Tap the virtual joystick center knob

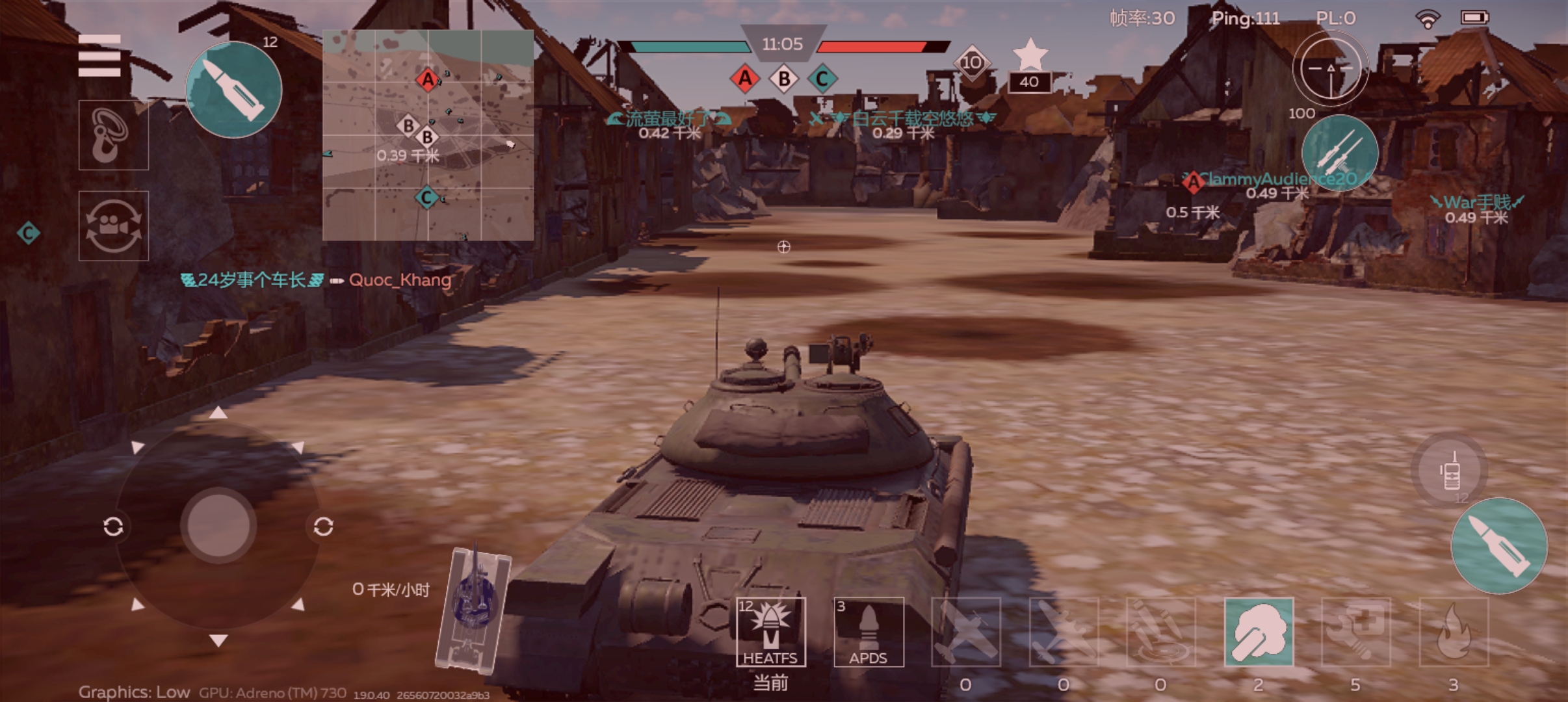tap(218, 525)
